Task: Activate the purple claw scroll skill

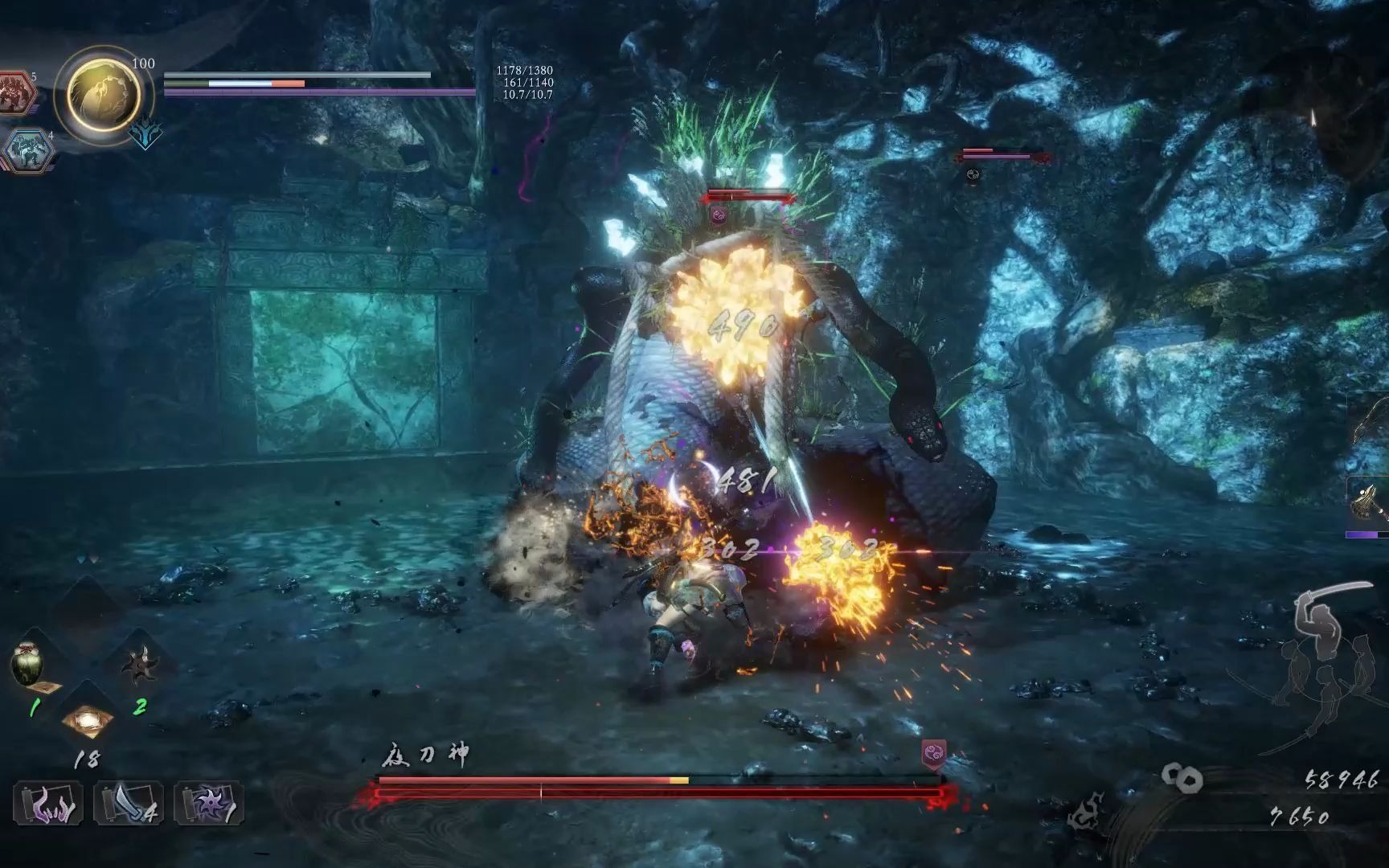Action: (x=47, y=804)
